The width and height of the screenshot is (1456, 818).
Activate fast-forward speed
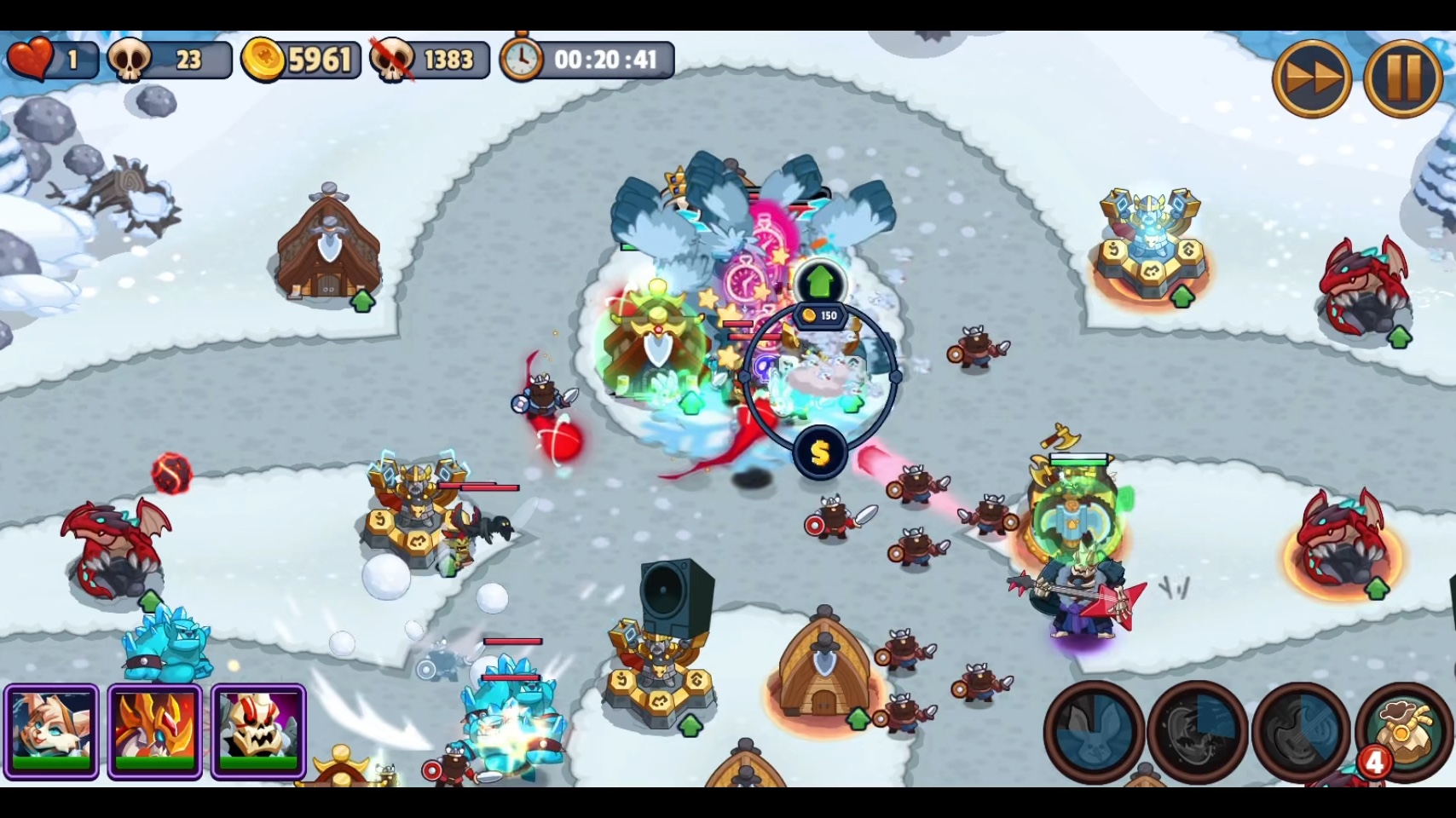(1311, 78)
